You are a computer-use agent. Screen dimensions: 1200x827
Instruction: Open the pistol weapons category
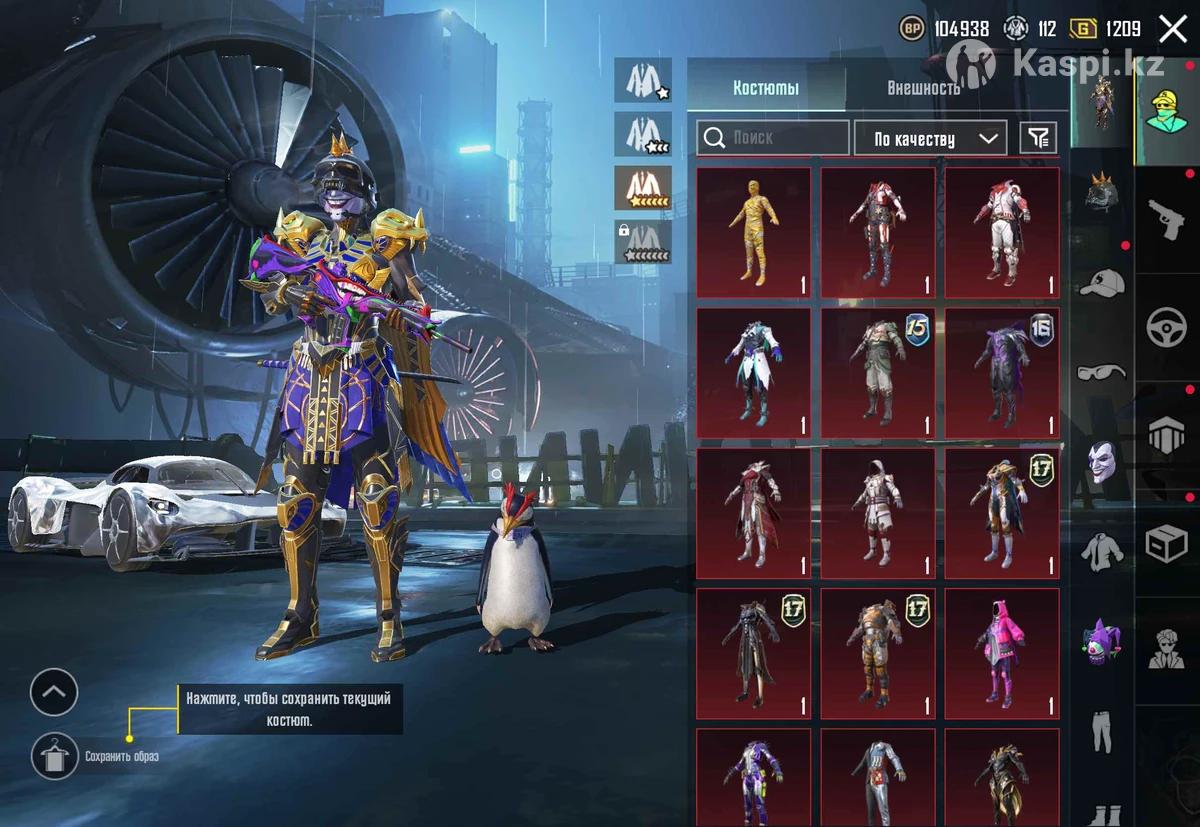1167,219
